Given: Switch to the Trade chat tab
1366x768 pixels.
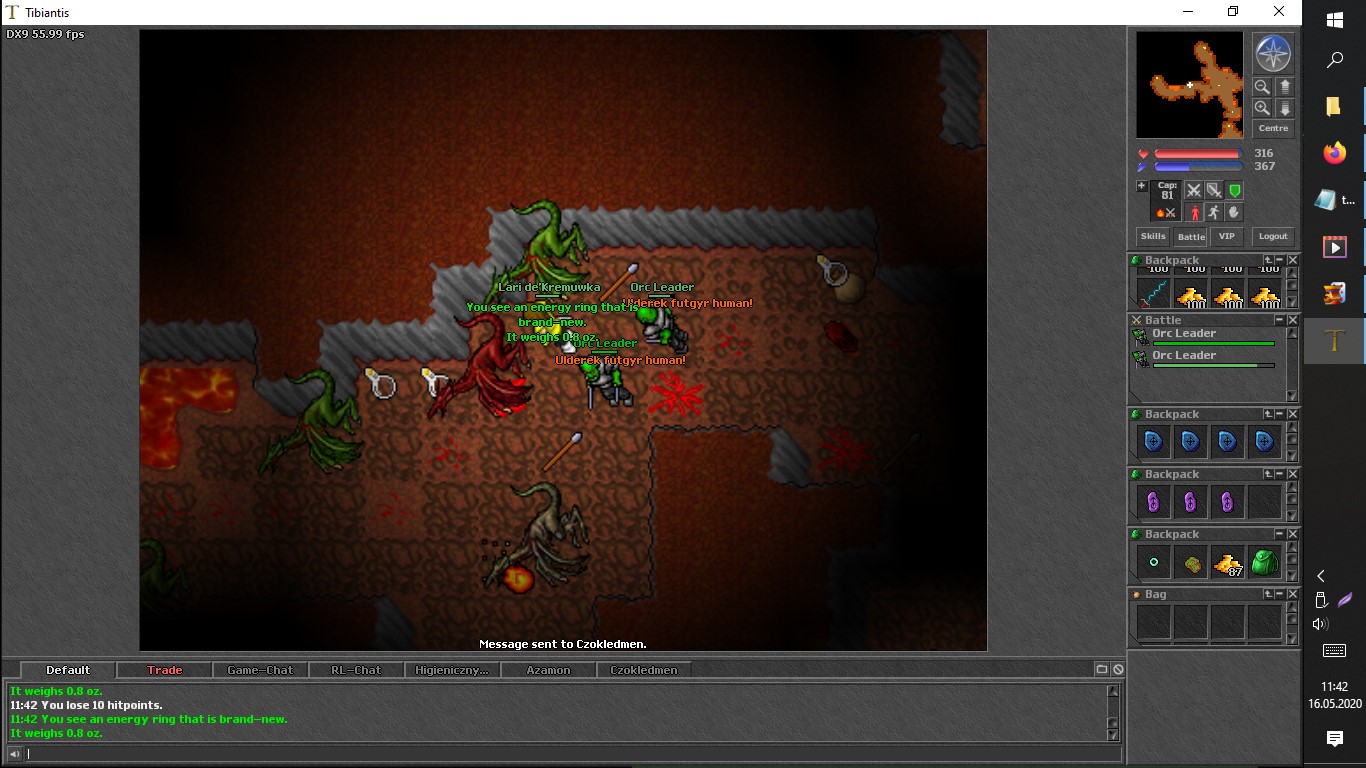Looking at the screenshot, I should tap(165, 670).
